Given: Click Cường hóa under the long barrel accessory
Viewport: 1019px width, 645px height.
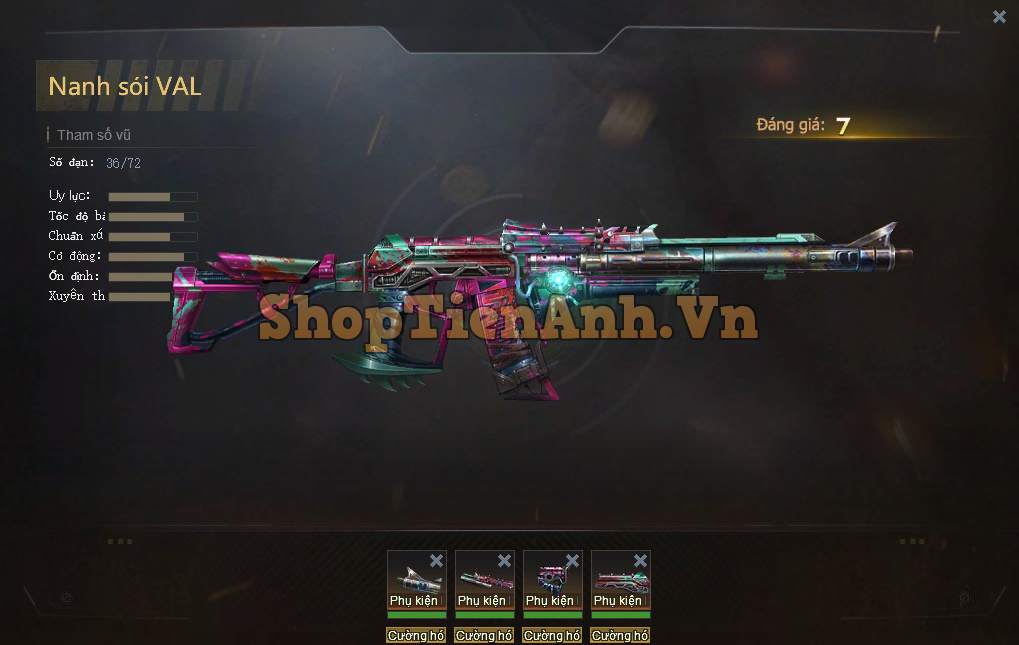Looking at the screenshot, I should click(484, 636).
